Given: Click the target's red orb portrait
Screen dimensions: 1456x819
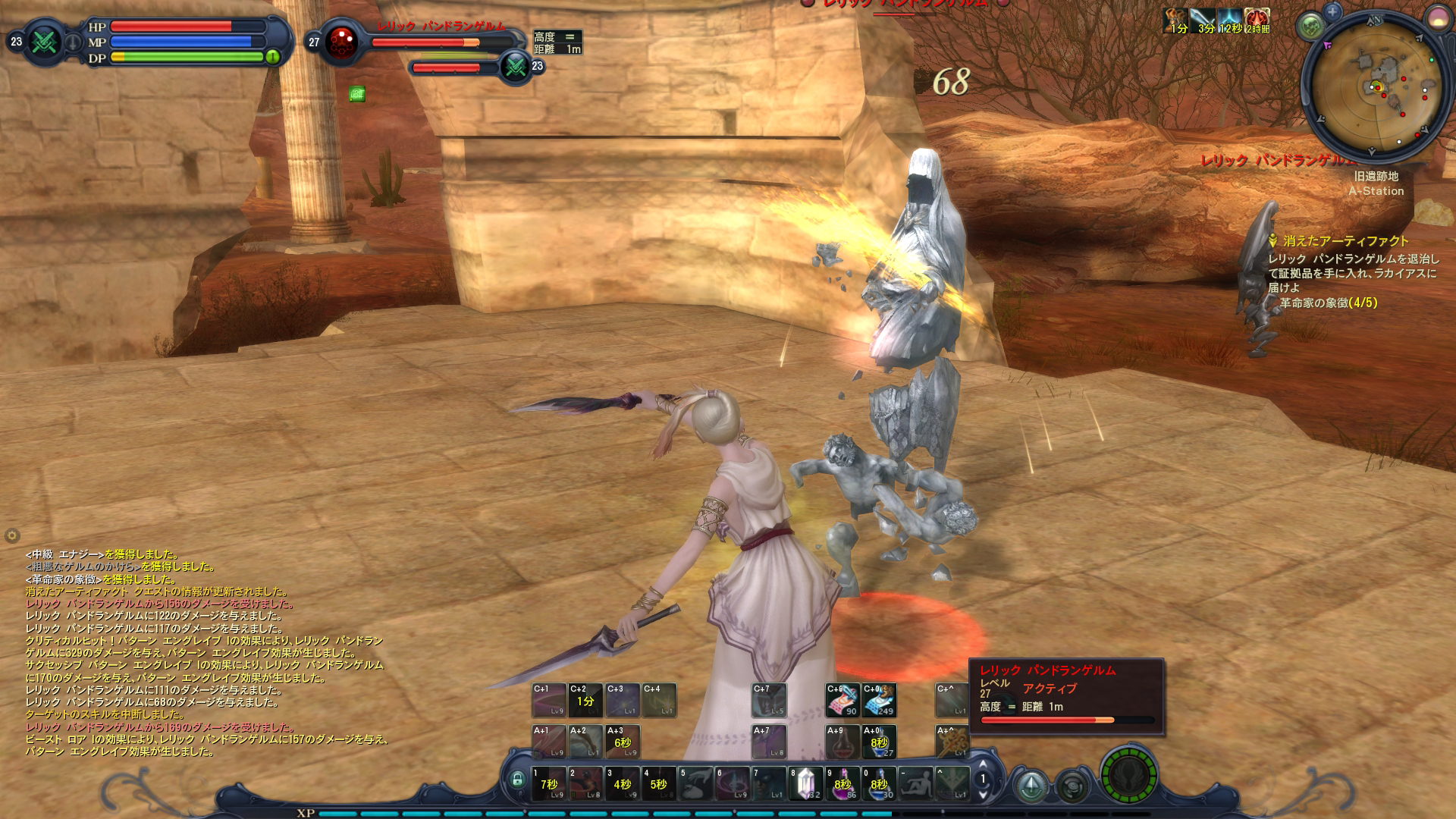Looking at the screenshot, I should [342, 42].
